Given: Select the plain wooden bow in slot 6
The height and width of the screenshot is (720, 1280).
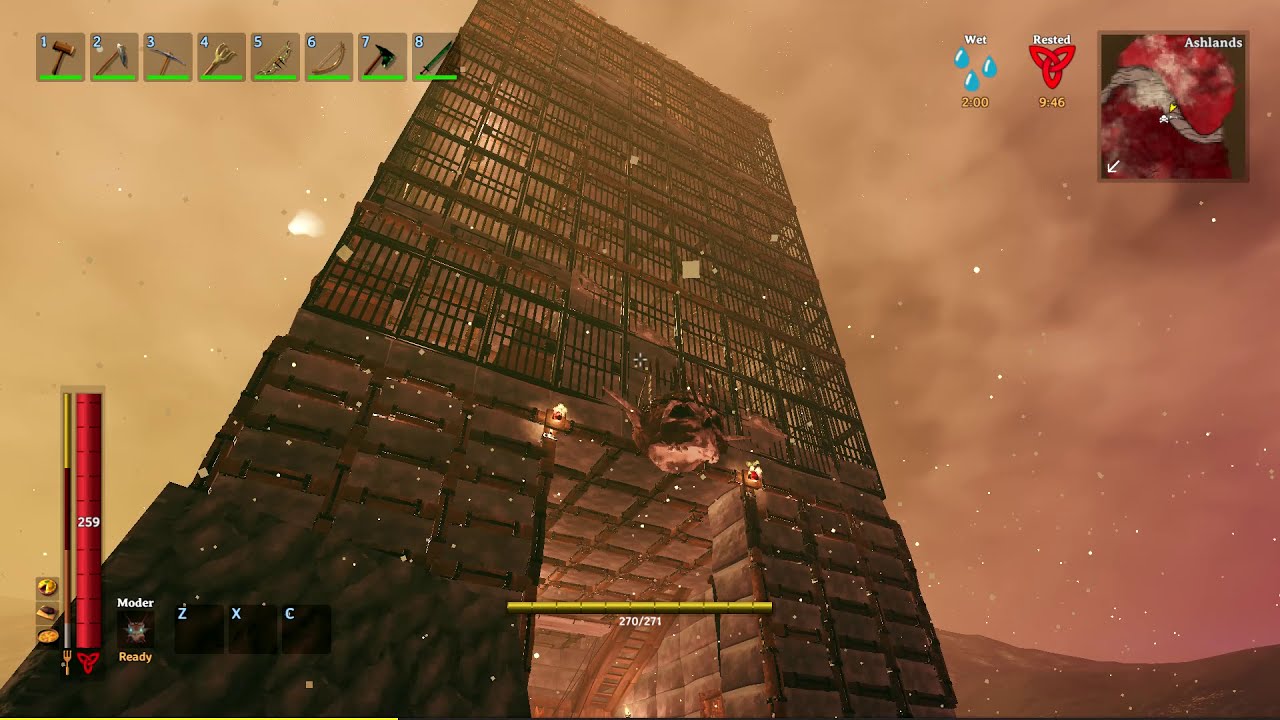Looking at the screenshot, I should 328,57.
